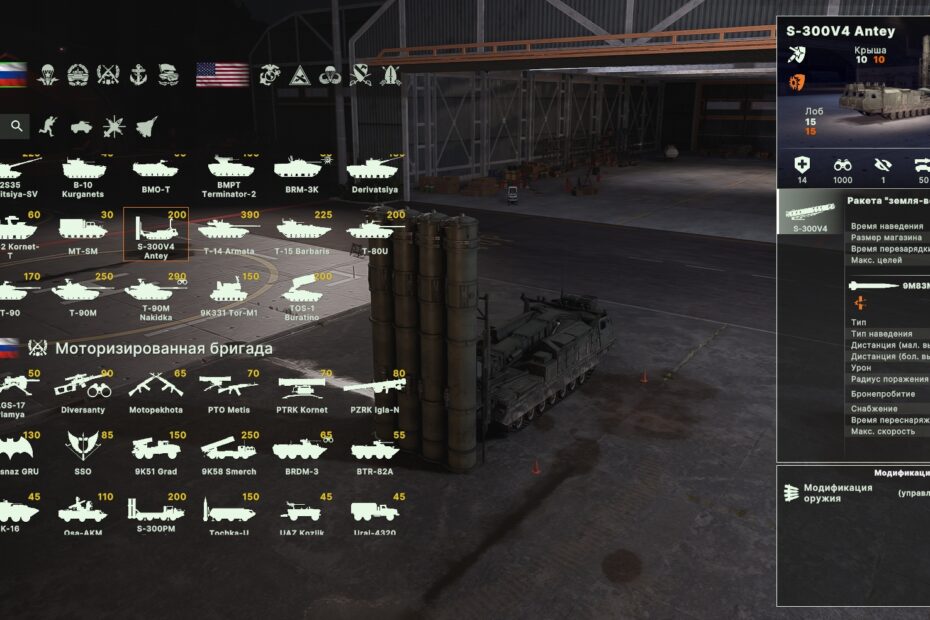Filter units by jet aircraft icon
The height and width of the screenshot is (620, 930).
coord(146,126)
